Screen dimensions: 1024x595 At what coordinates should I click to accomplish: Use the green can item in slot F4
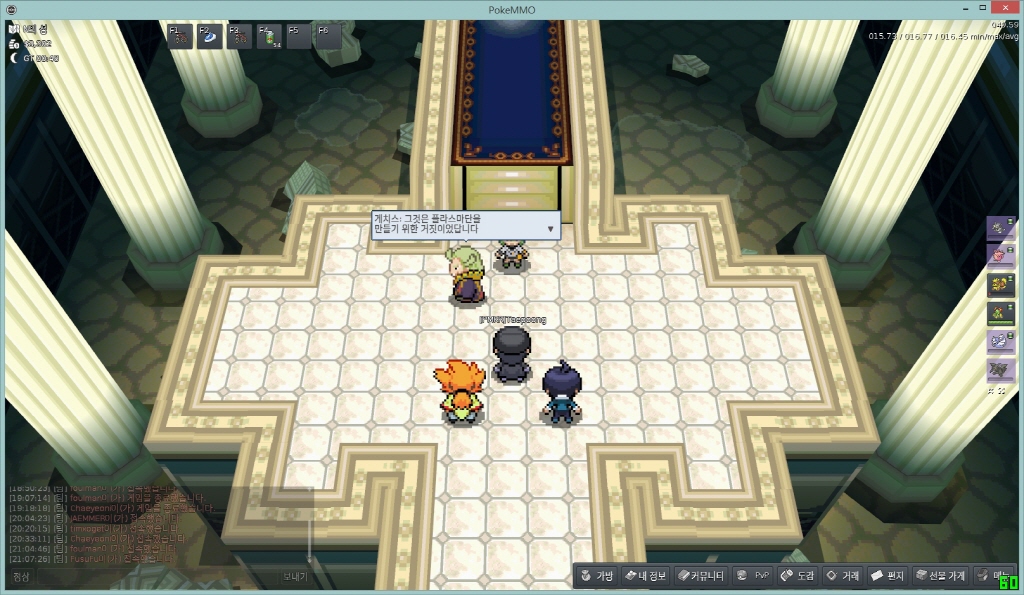click(x=270, y=37)
